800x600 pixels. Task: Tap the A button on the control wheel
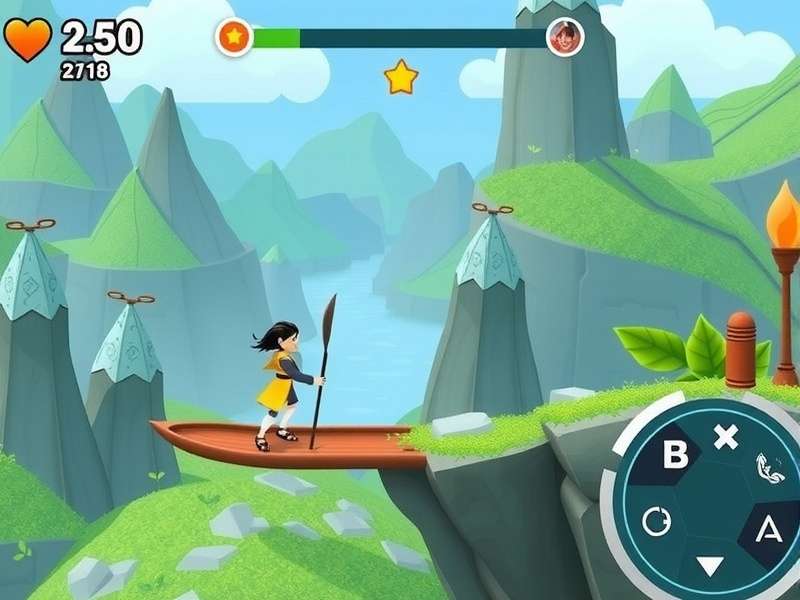[x=768, y=529]
